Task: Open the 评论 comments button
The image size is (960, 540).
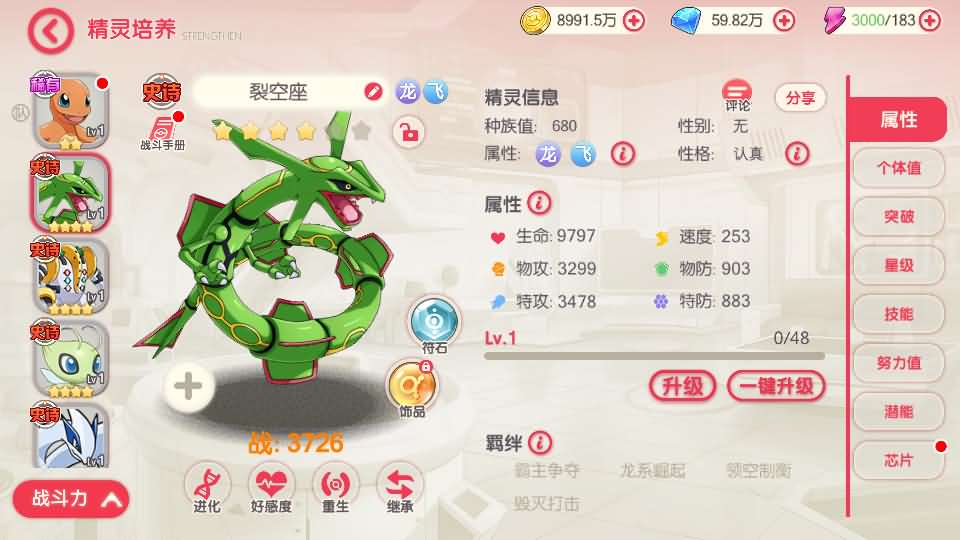Action: click(x=738, y=96)
